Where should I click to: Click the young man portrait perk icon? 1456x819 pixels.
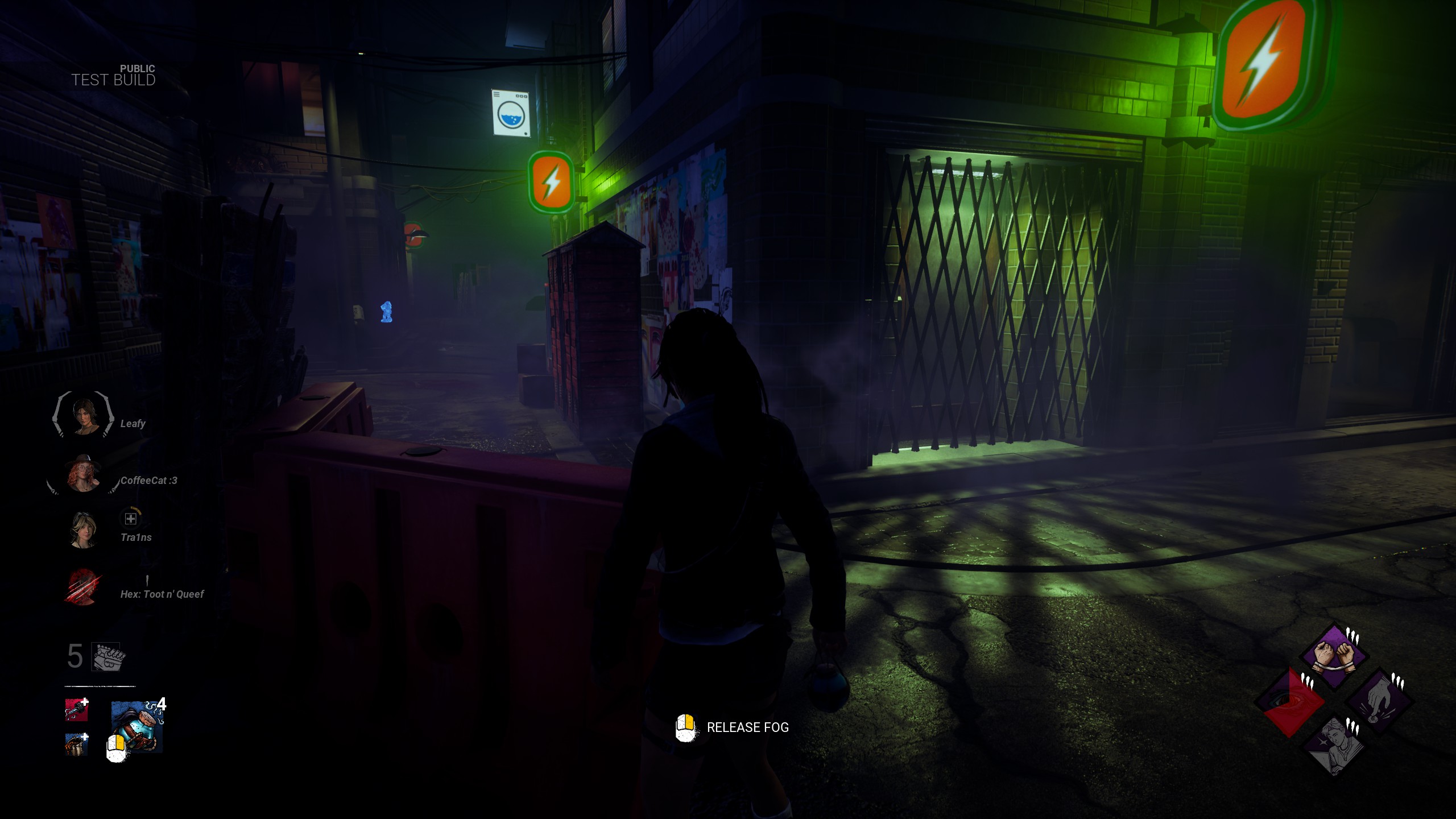click(1334, 746)
